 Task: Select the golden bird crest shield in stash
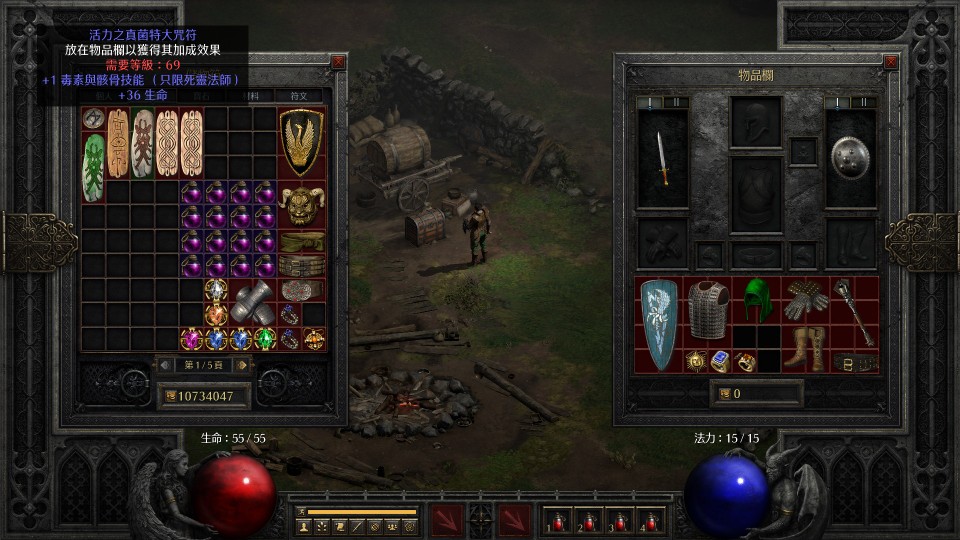[301, 143]
